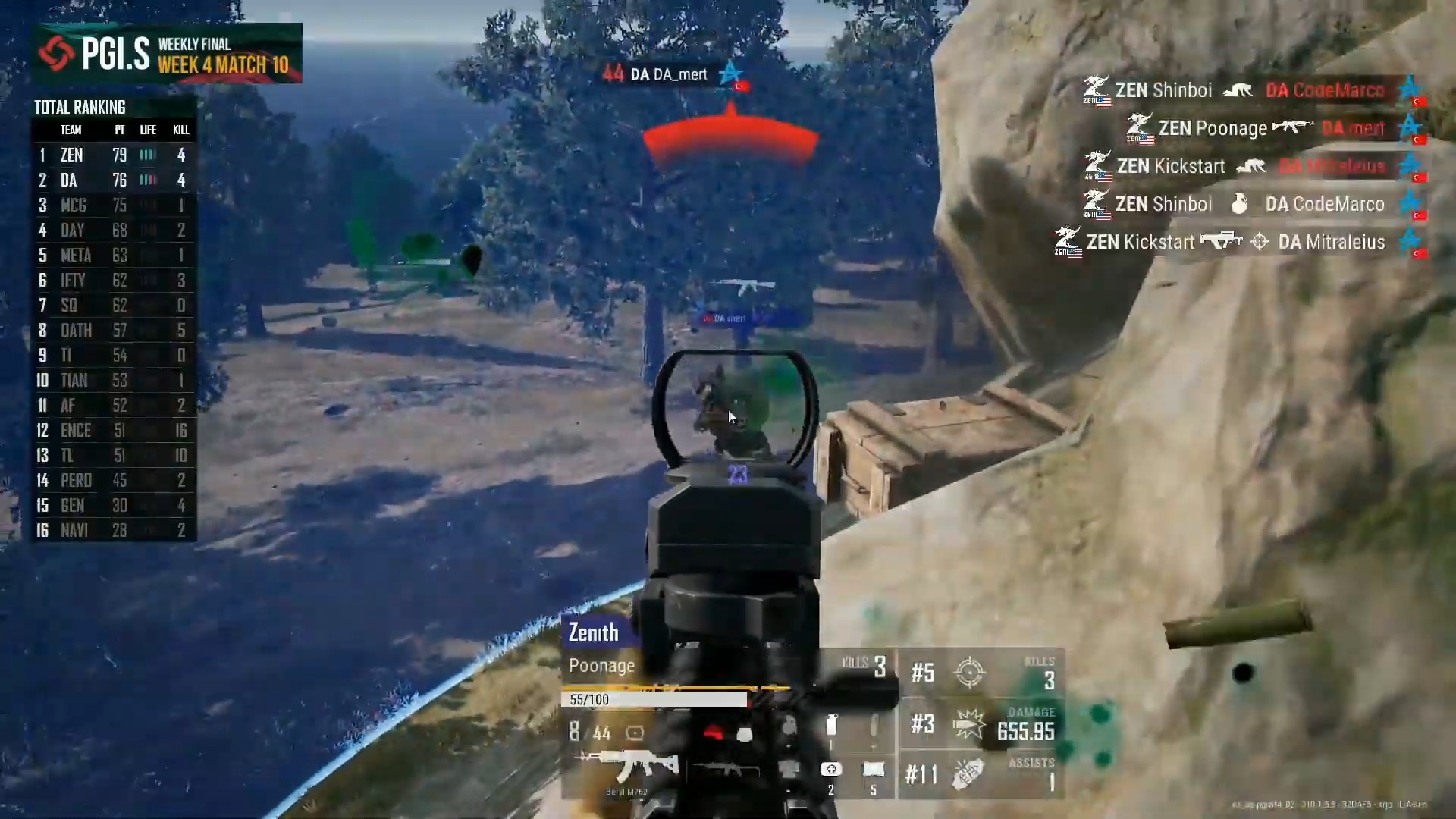This screenshot has width=1456, height=819.
Task: Click the assist icon next to #11
Action: (968, 775)
